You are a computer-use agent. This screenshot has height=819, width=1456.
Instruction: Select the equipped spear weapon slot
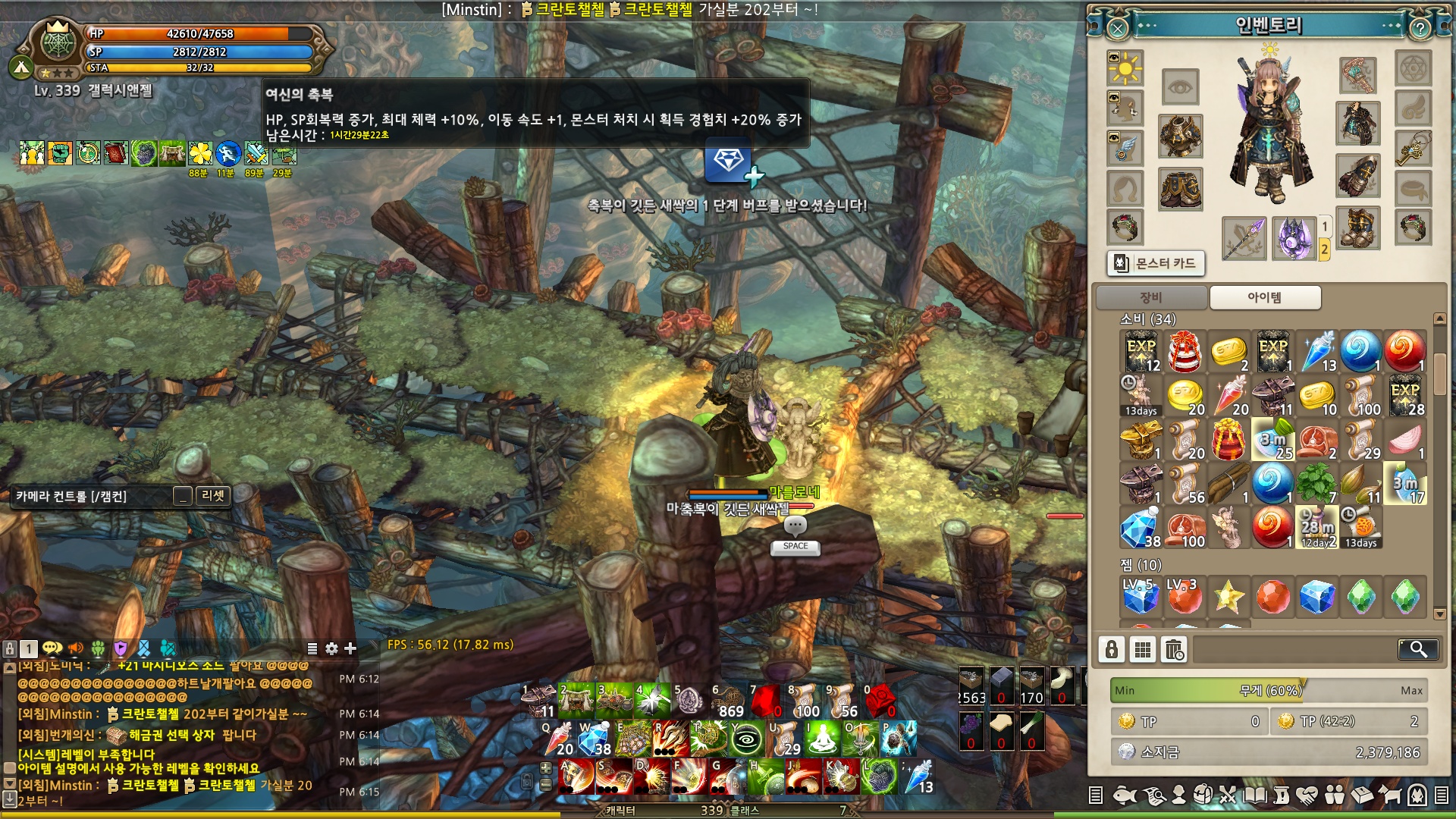click(x=1244, y=238)
